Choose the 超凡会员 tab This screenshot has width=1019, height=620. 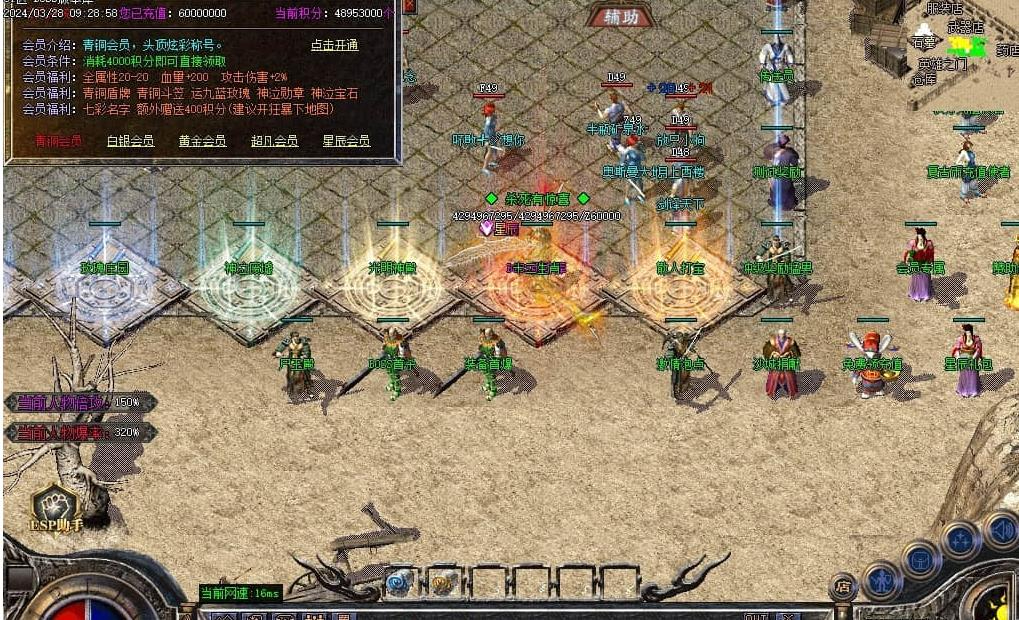[x=274, y=141]
